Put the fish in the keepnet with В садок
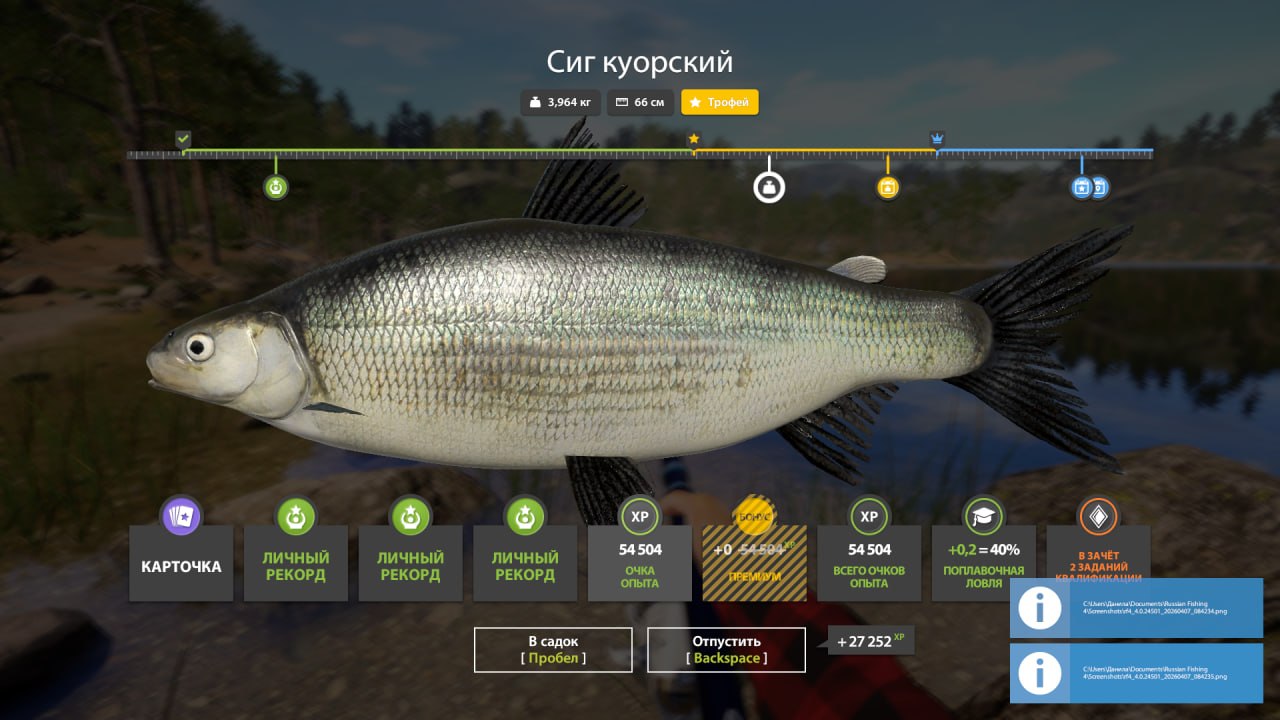The image size is (1280, 720). pos(553,649)
